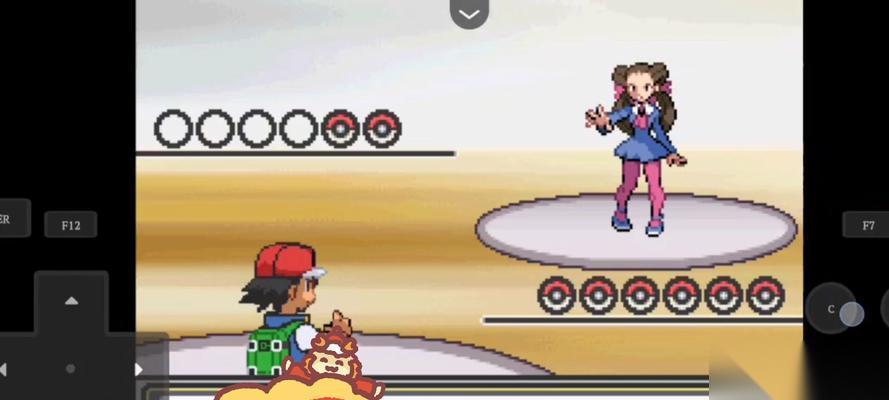Tap the D-pad right arrow
The height and width of the screenshot is (400, 889).
click(138, 369)
